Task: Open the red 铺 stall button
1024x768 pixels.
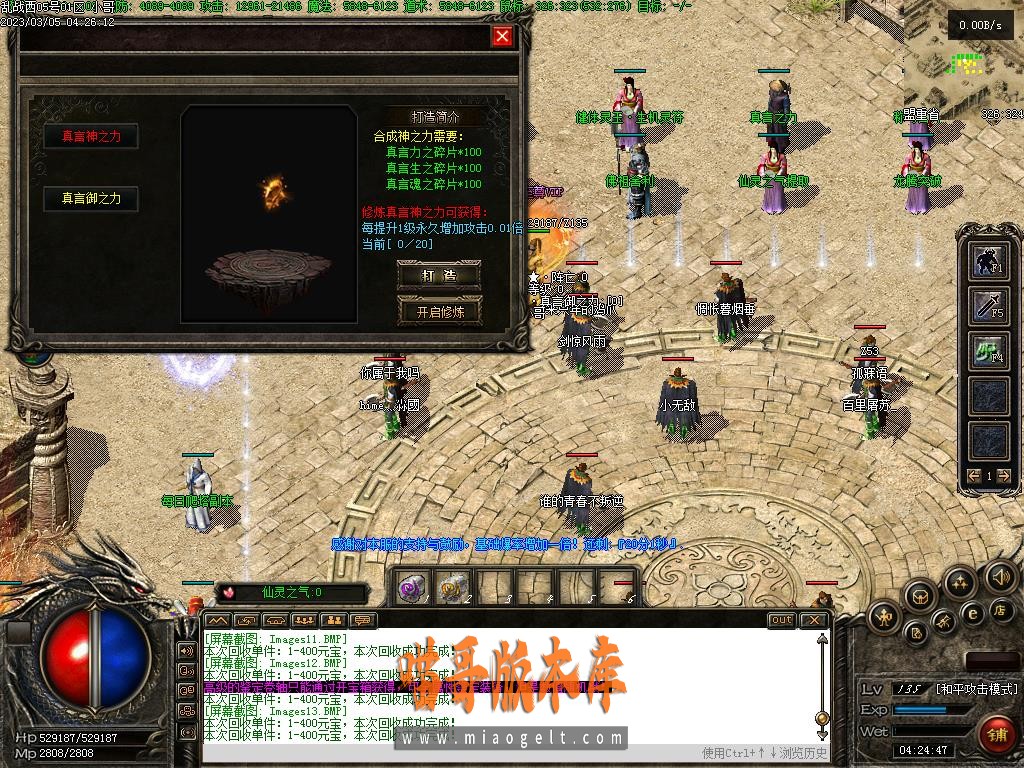Action: click(997, 735)
